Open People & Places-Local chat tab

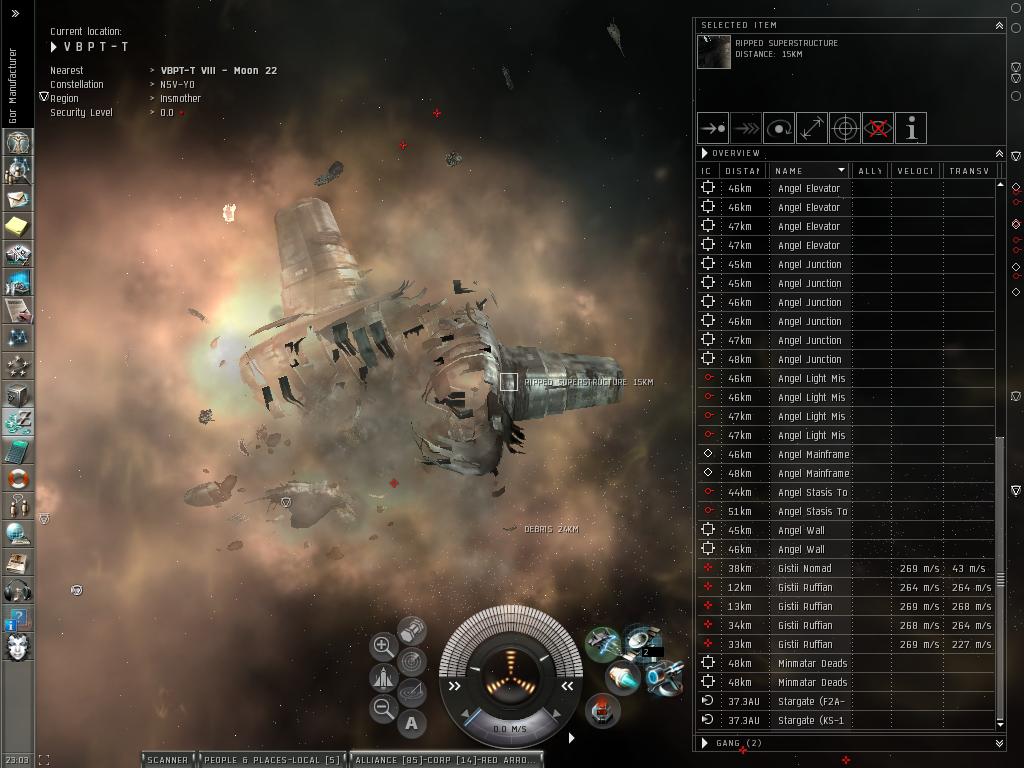tap(272, 760)
